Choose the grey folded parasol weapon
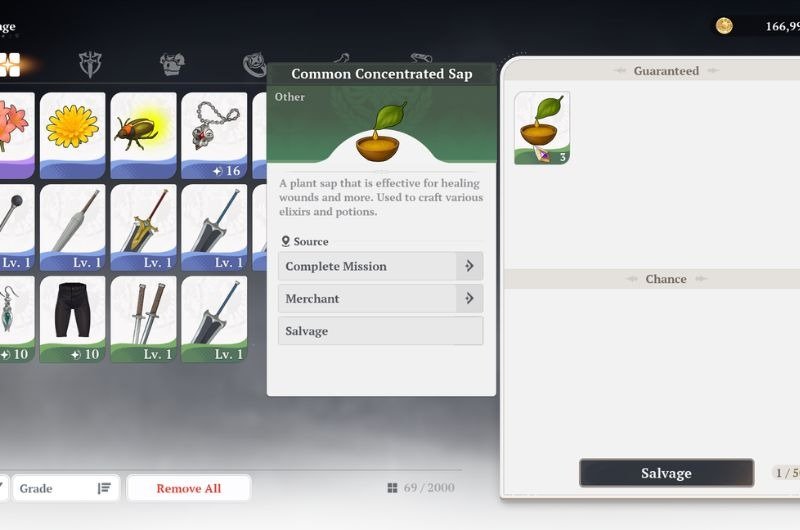This screenshot has height=530, width=800. click(x=72, y=226)
